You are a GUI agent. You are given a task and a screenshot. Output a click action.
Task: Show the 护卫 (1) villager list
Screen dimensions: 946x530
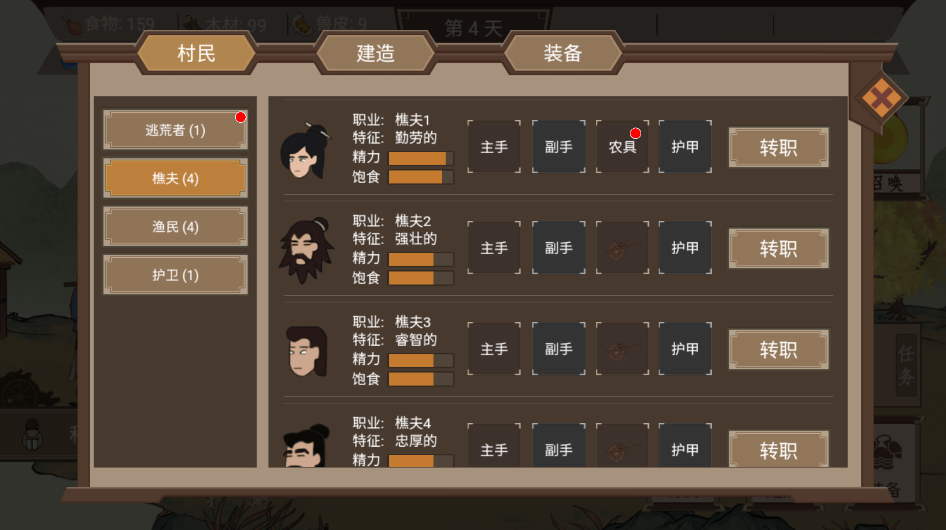pos(175,275)
